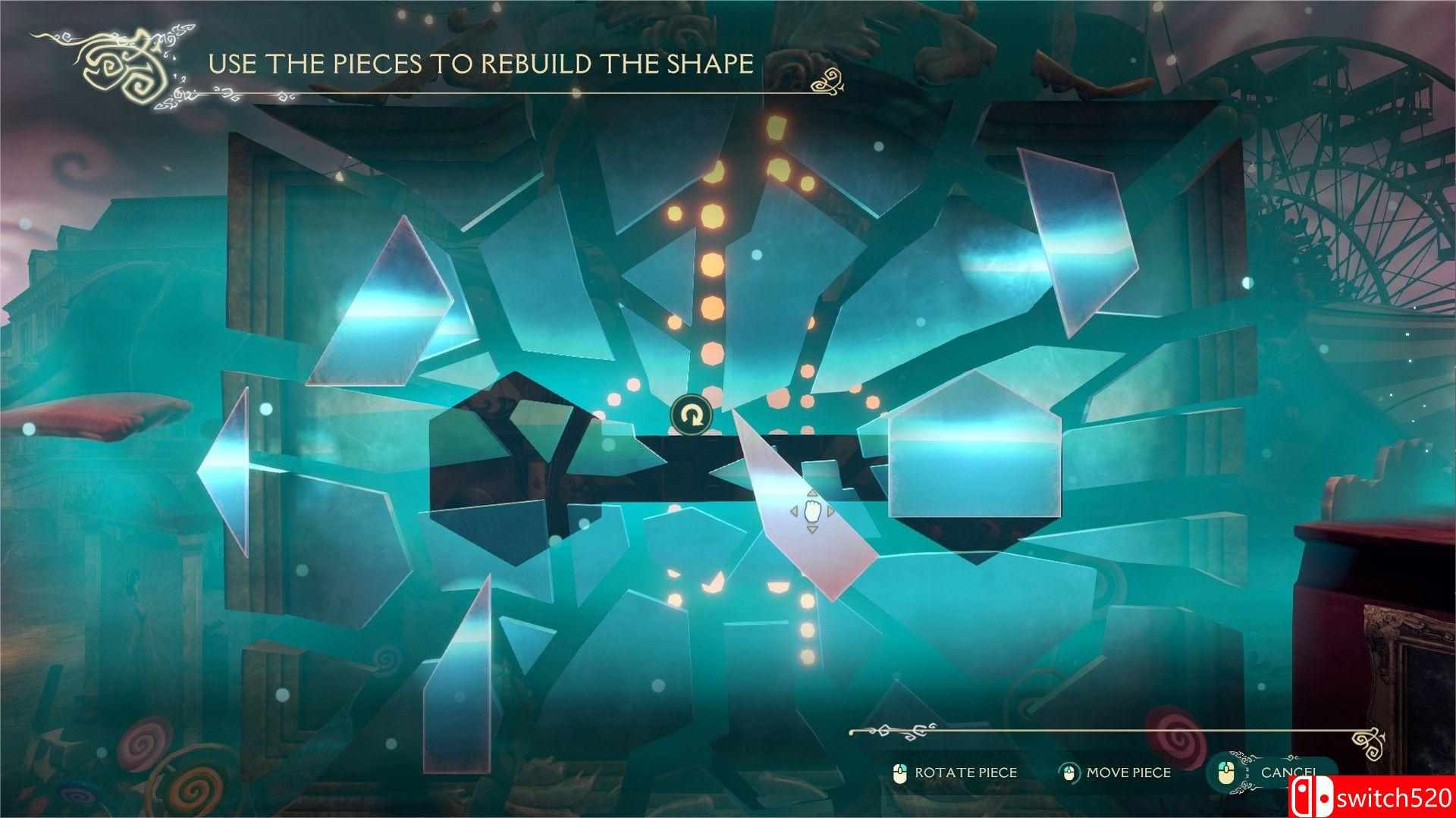Click the circular rotate arrow icon
The width and height of the screenshot is (1456, 818).
pyautogui.click(x=691, y=415)
